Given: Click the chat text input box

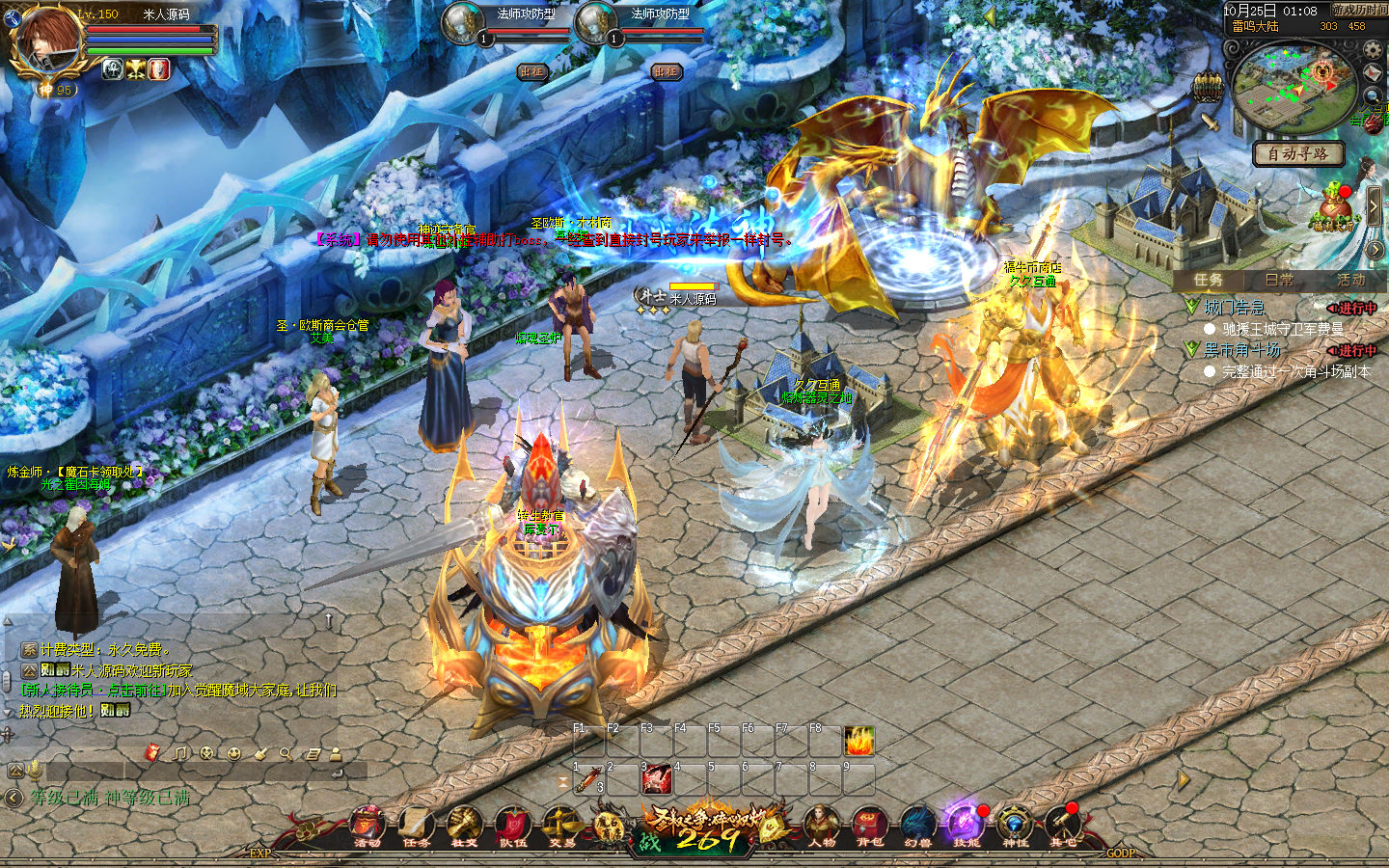Looking at the screenshot, I should click(193, 771).
